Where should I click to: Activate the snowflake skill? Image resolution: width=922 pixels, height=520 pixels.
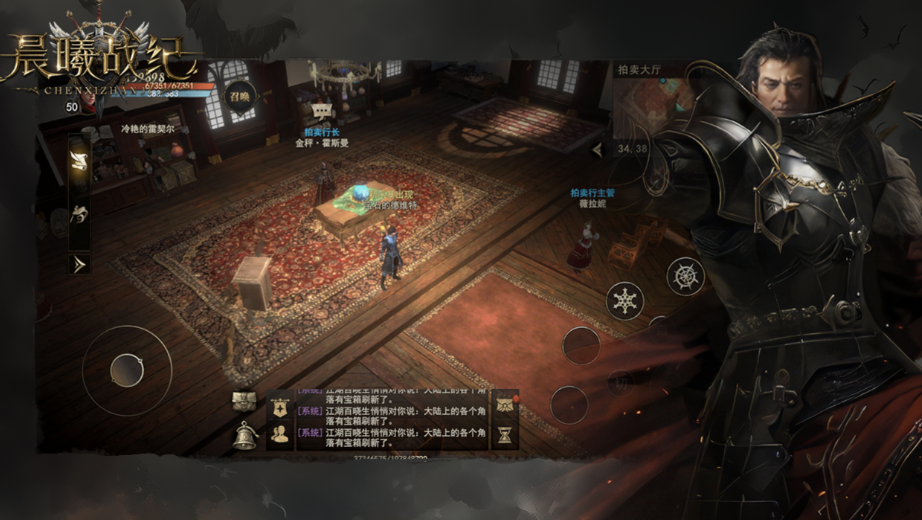(x=625, y=300)
